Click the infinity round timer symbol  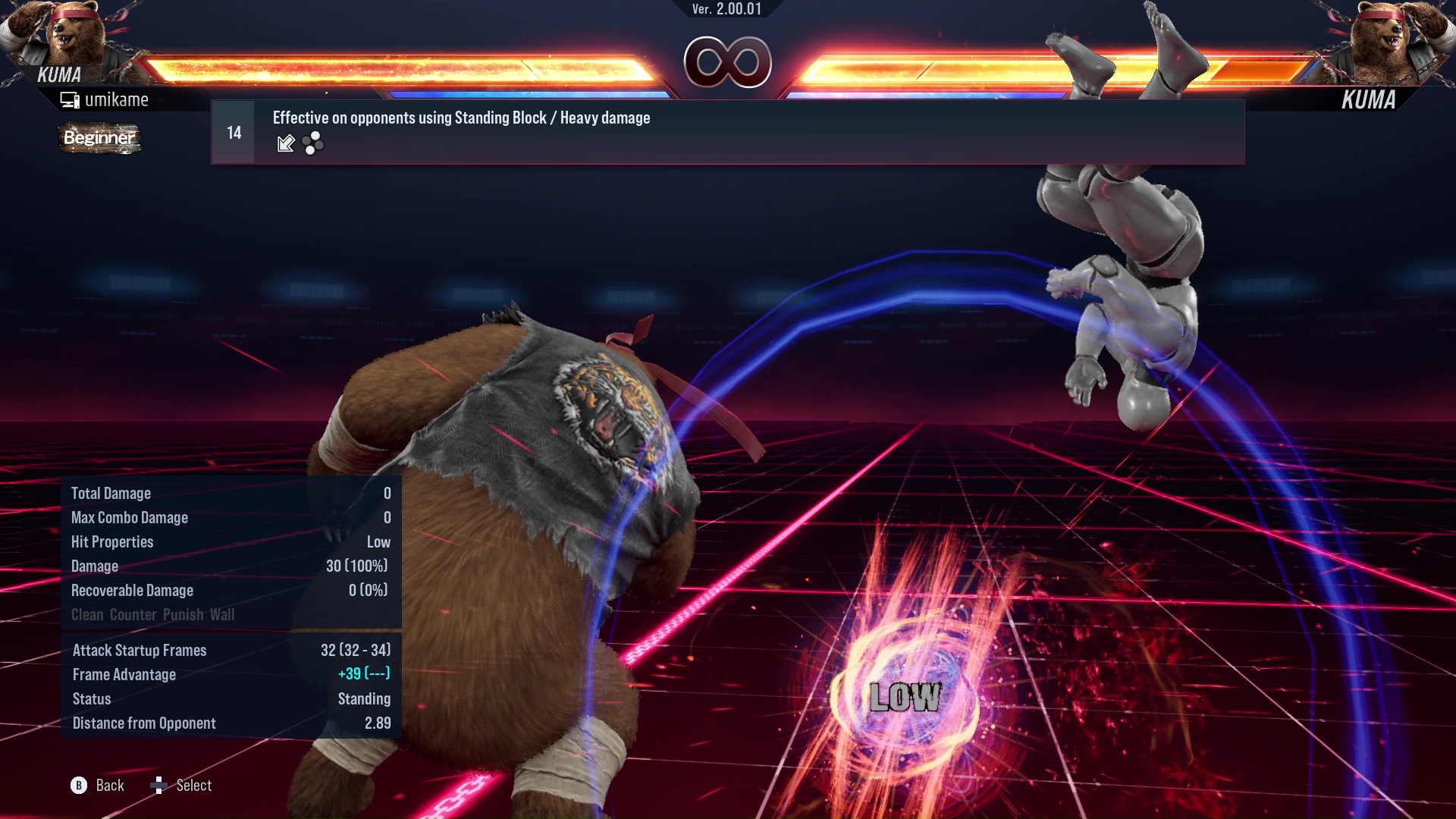pos(726,61)
